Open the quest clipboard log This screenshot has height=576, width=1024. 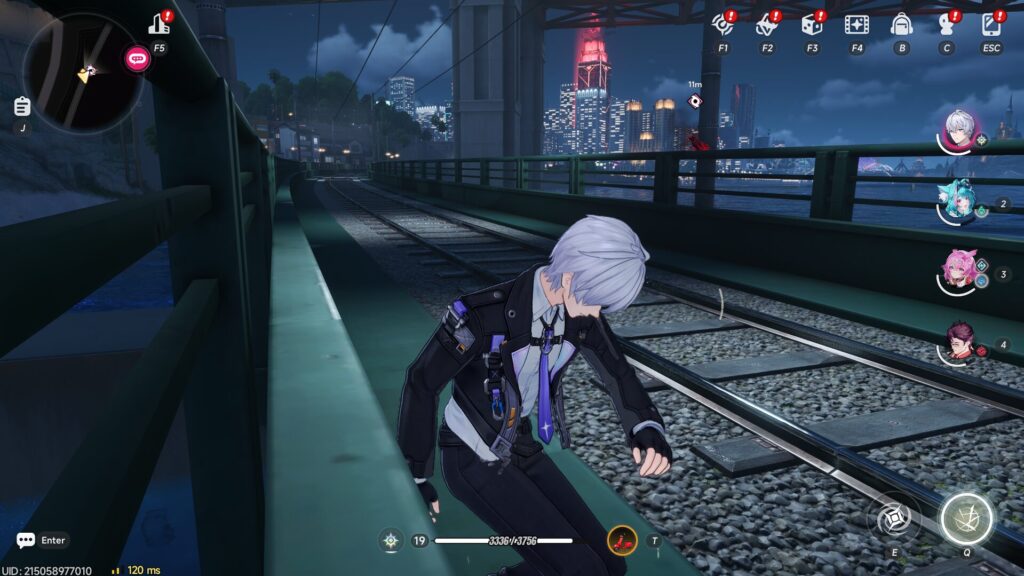click(x=22, y=106)
